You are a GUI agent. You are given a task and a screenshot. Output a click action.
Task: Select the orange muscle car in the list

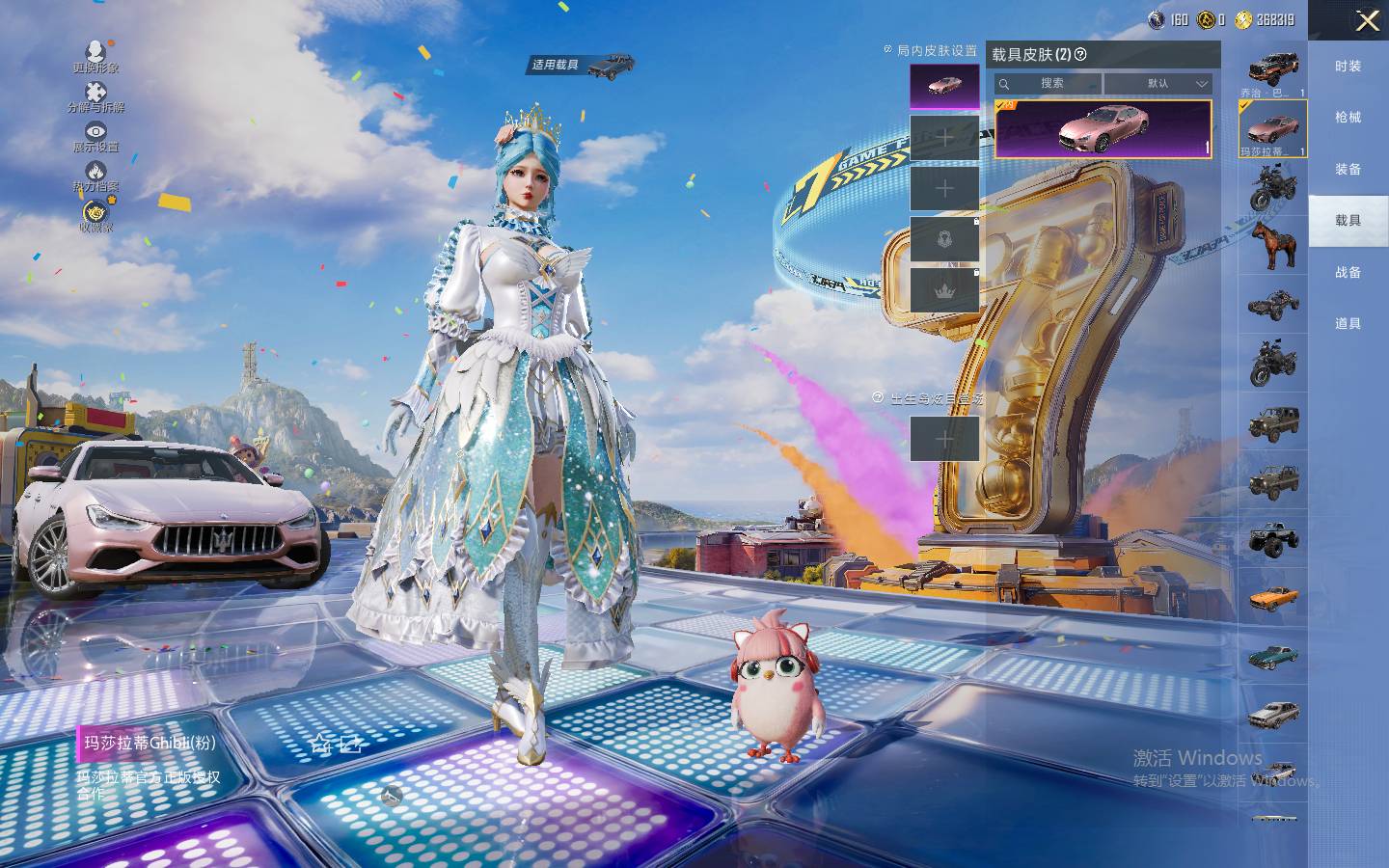point(1273,598)
